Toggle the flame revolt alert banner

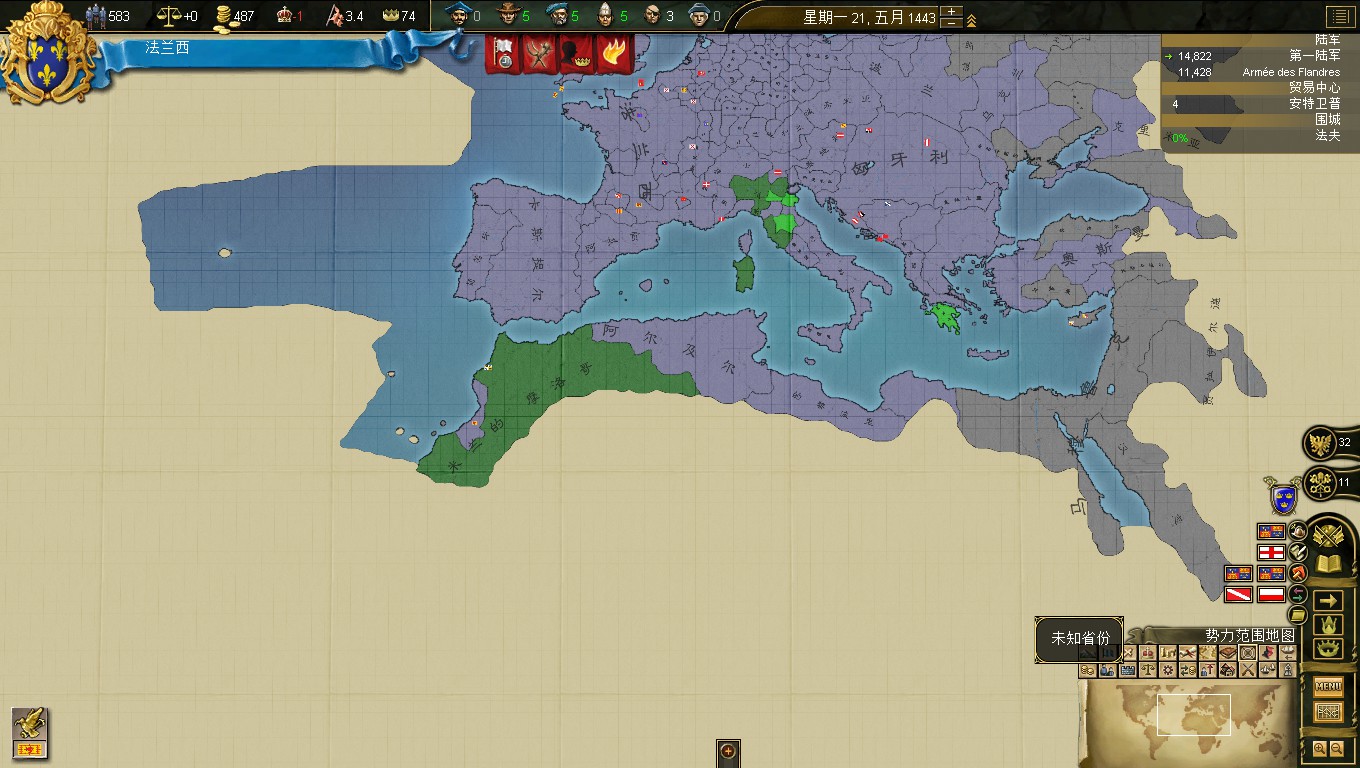(x=614, y=51)
